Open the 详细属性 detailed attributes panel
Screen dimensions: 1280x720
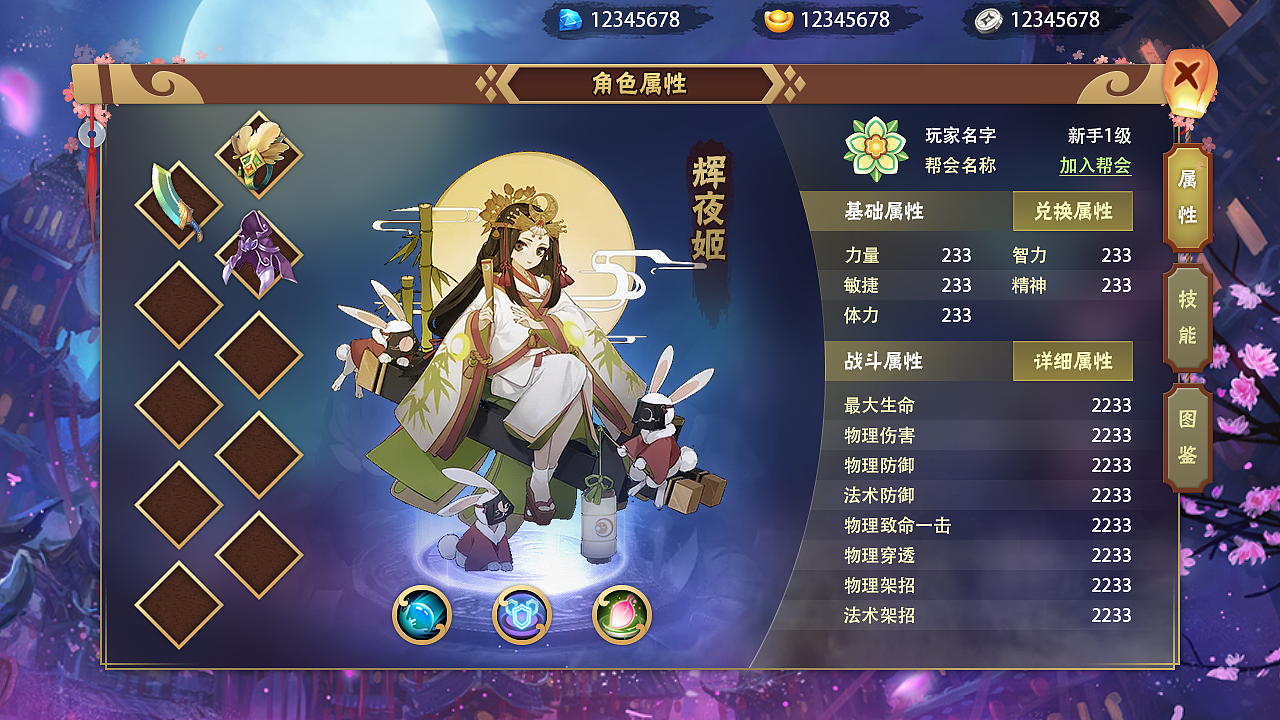point(1073,361)
